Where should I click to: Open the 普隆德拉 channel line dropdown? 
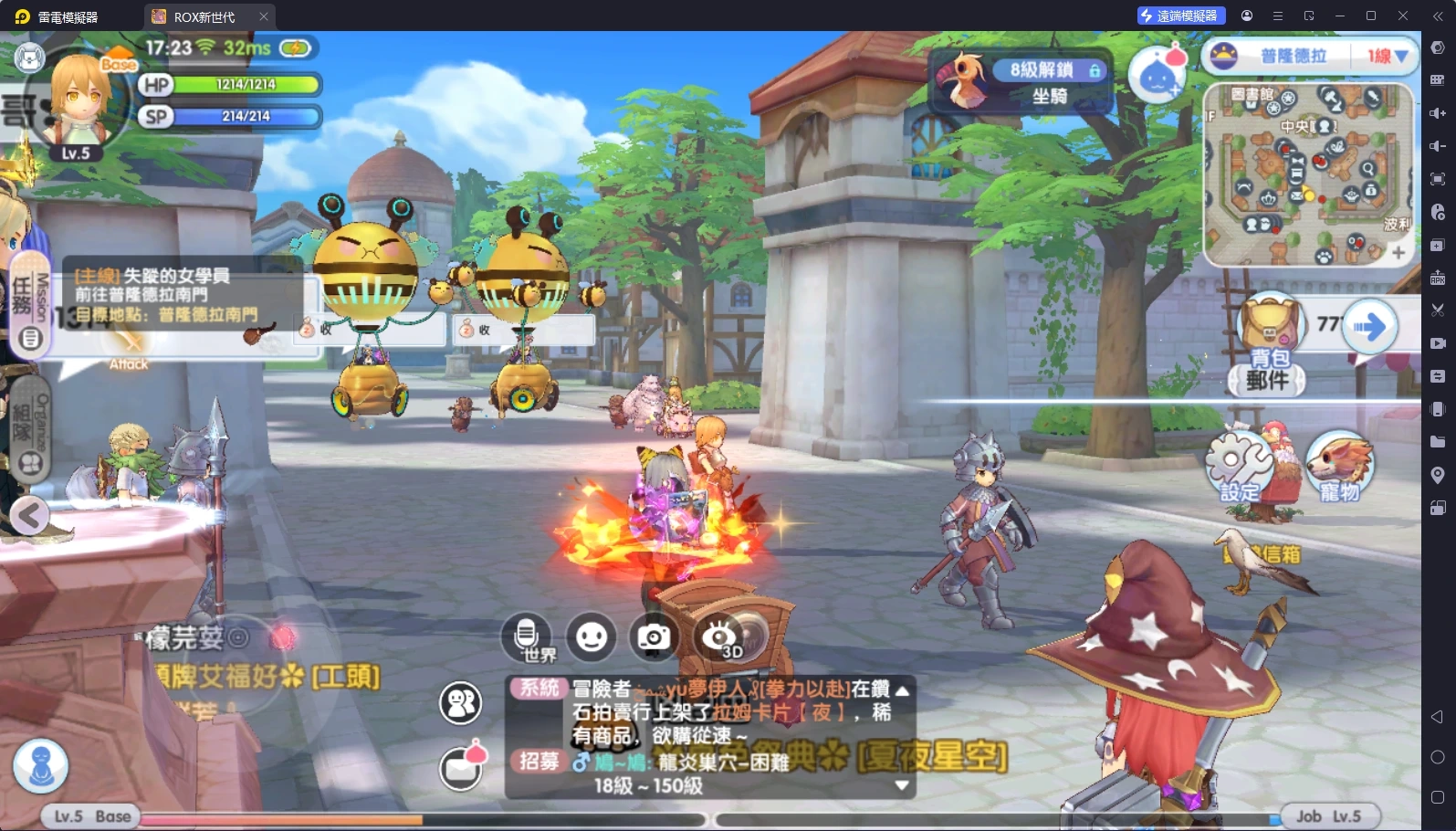(1387, 57)
